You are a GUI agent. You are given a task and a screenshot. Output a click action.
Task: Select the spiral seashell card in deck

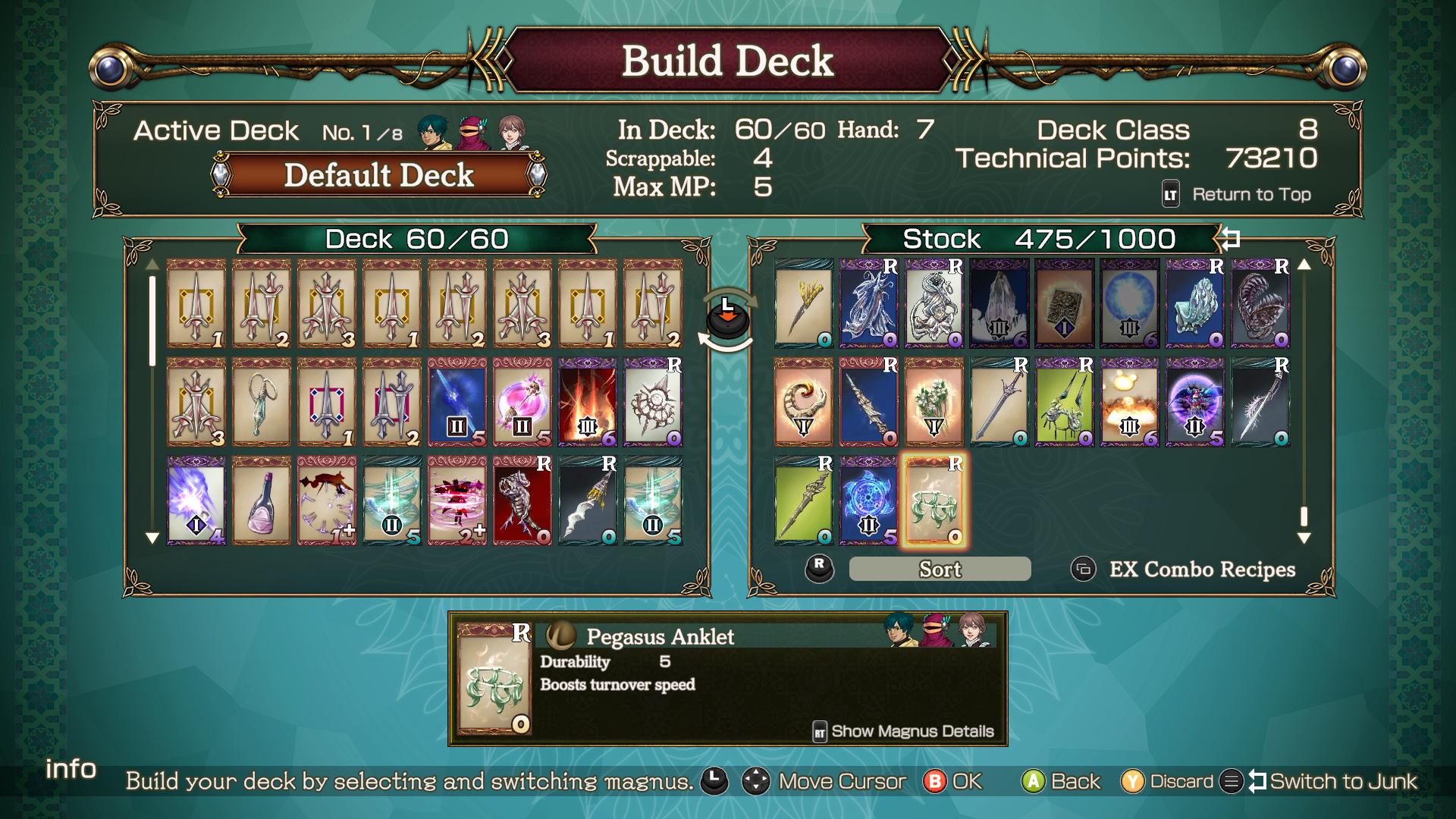[652, 402]
